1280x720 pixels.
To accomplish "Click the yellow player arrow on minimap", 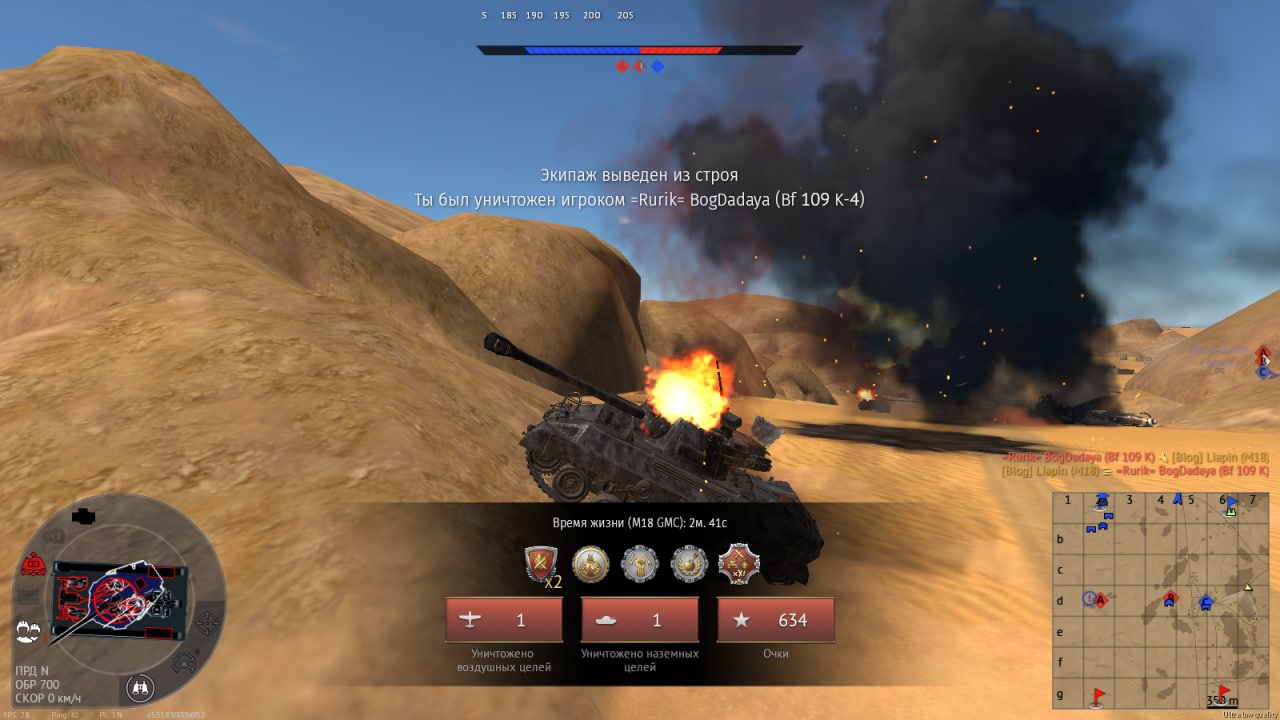I will 1248,586.
